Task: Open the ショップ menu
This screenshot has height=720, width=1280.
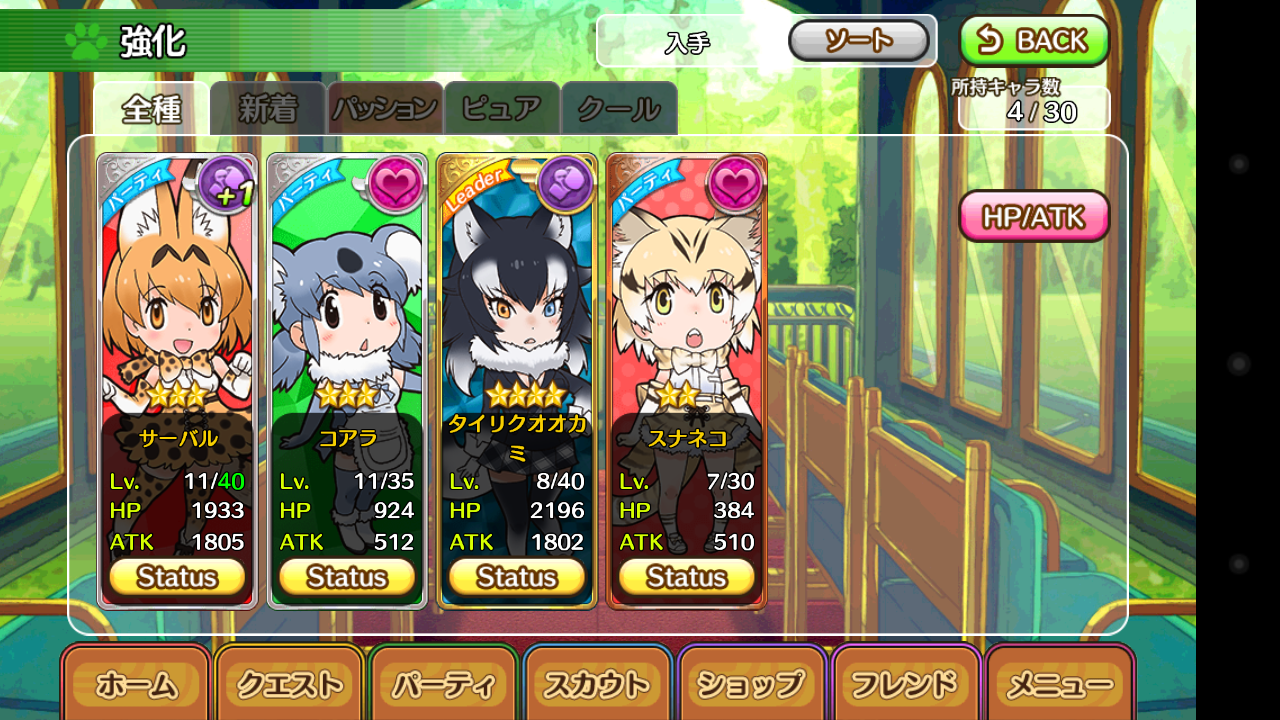Action: [x=753, y=685]
